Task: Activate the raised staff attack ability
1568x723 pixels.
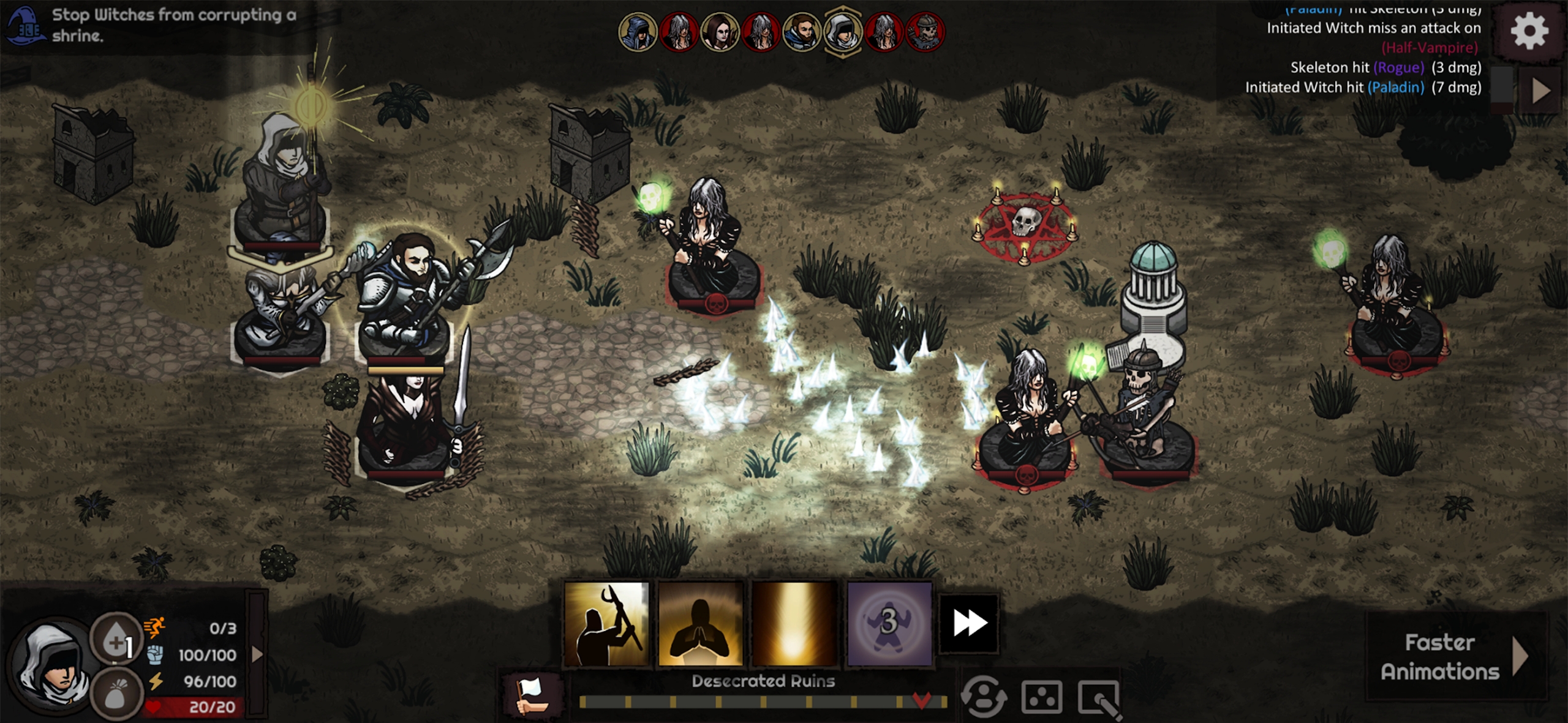Action: click(606, 623)
